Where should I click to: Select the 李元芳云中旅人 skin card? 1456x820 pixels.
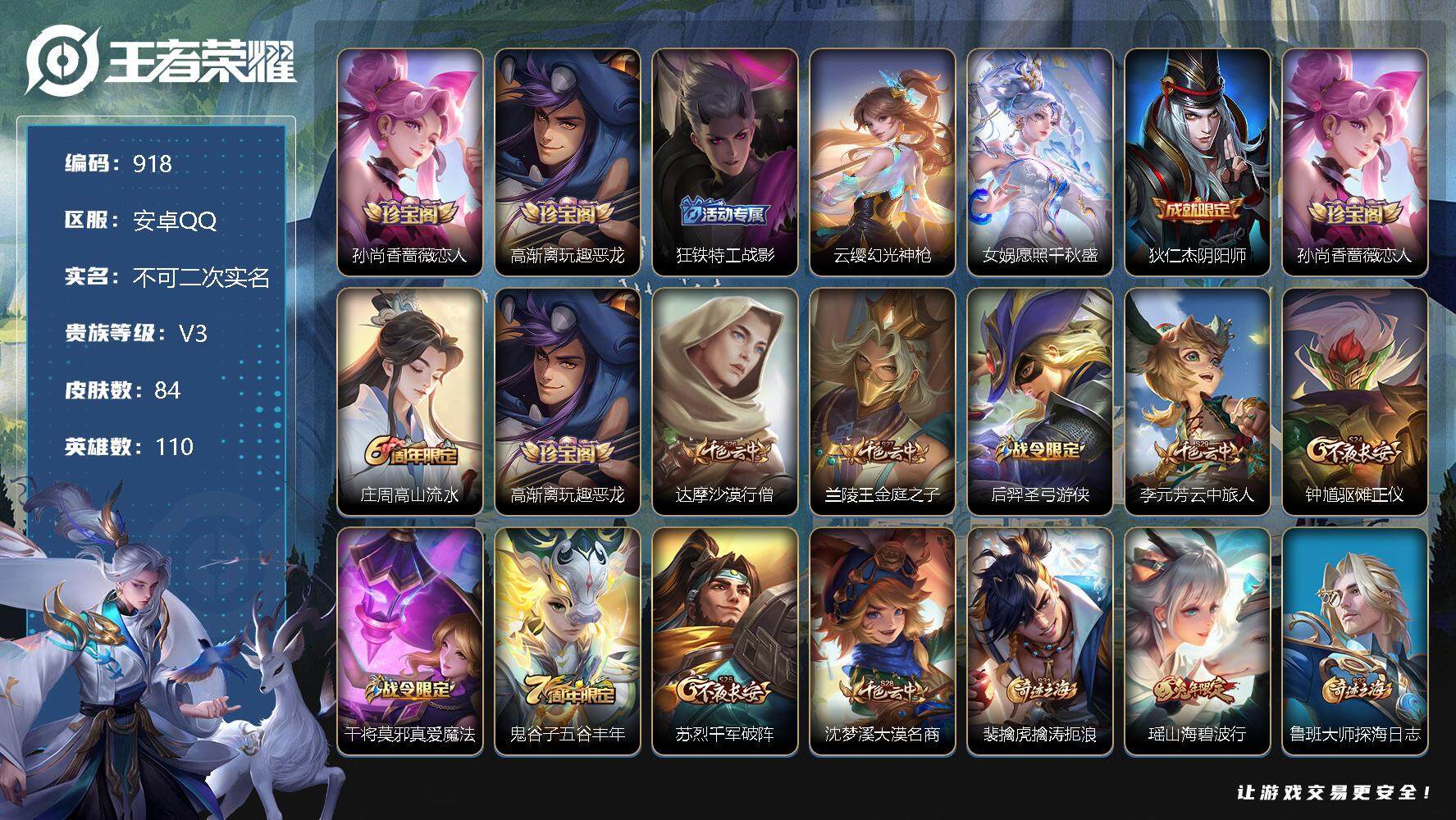tap(1198, 401)
